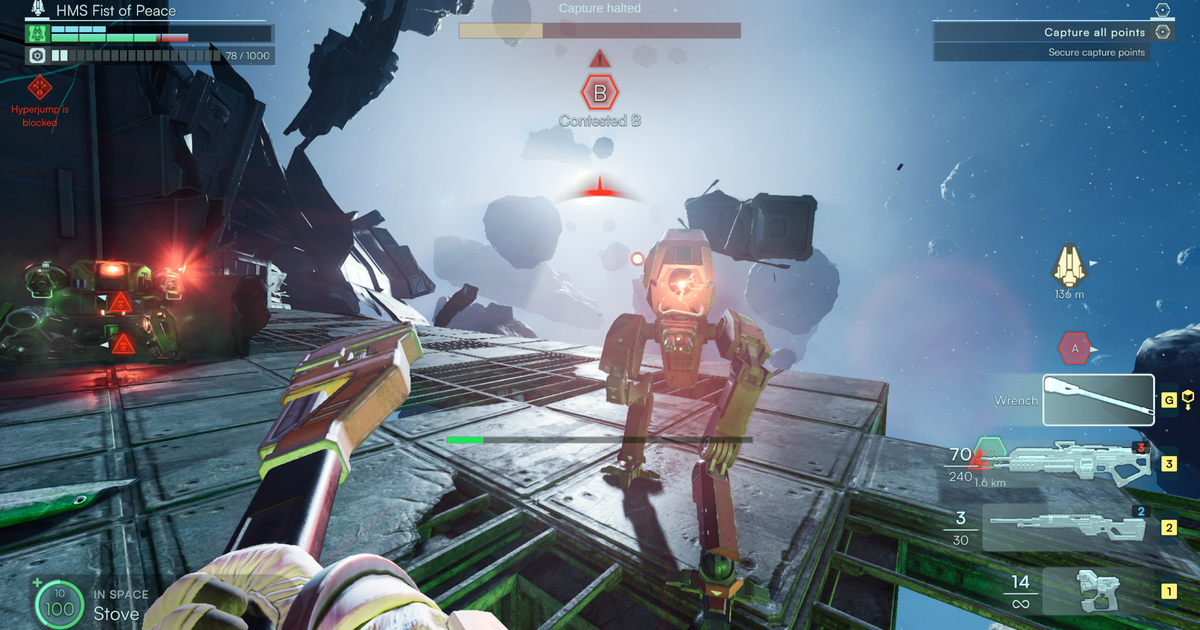Click the Contested B capture point marker
Screen dimensions: 1200x630
tap(600, 94)
